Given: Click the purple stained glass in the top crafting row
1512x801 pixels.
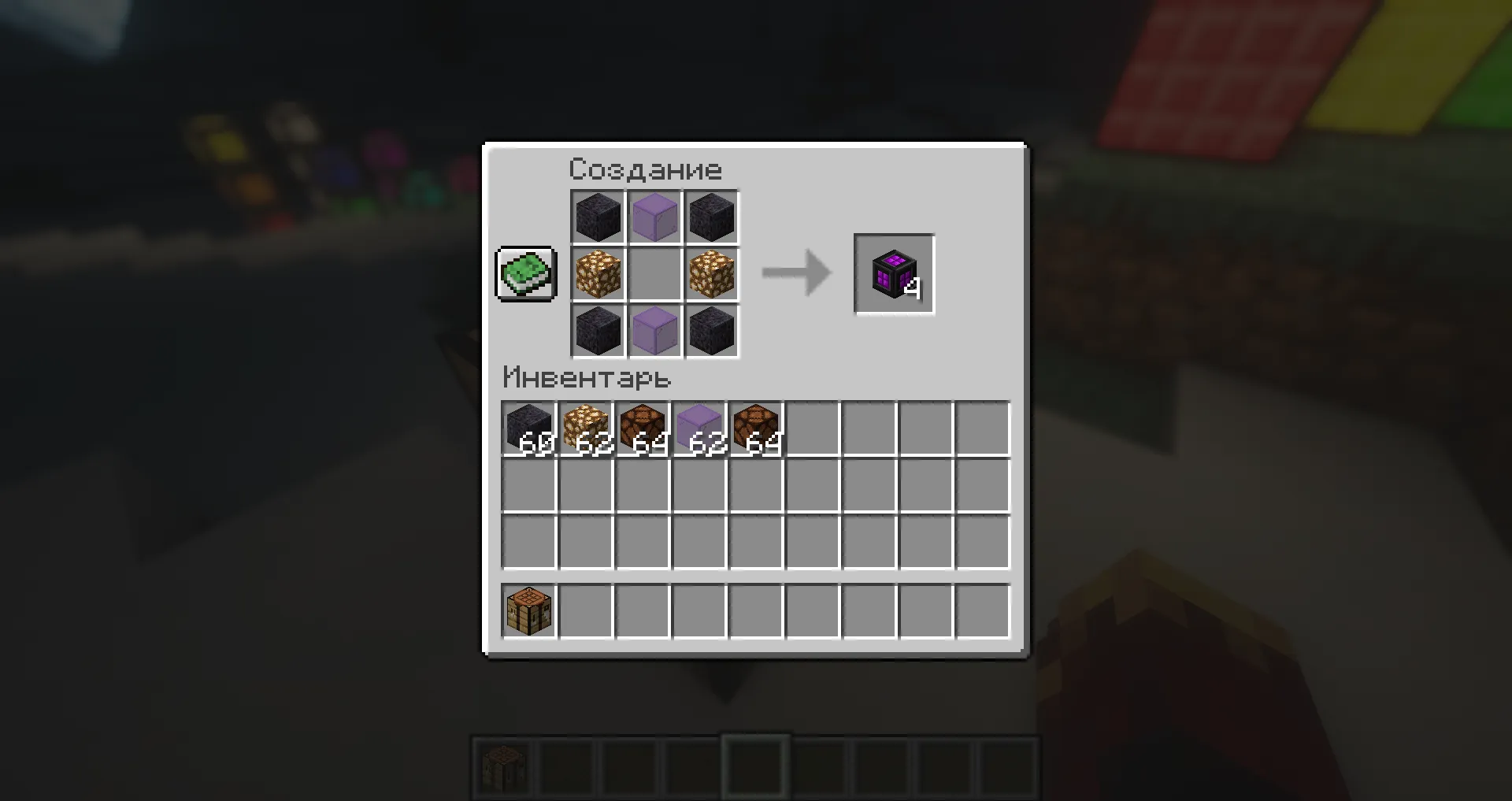Looking at the screenshot, I should pyautogui.click(x=654, y=217).
